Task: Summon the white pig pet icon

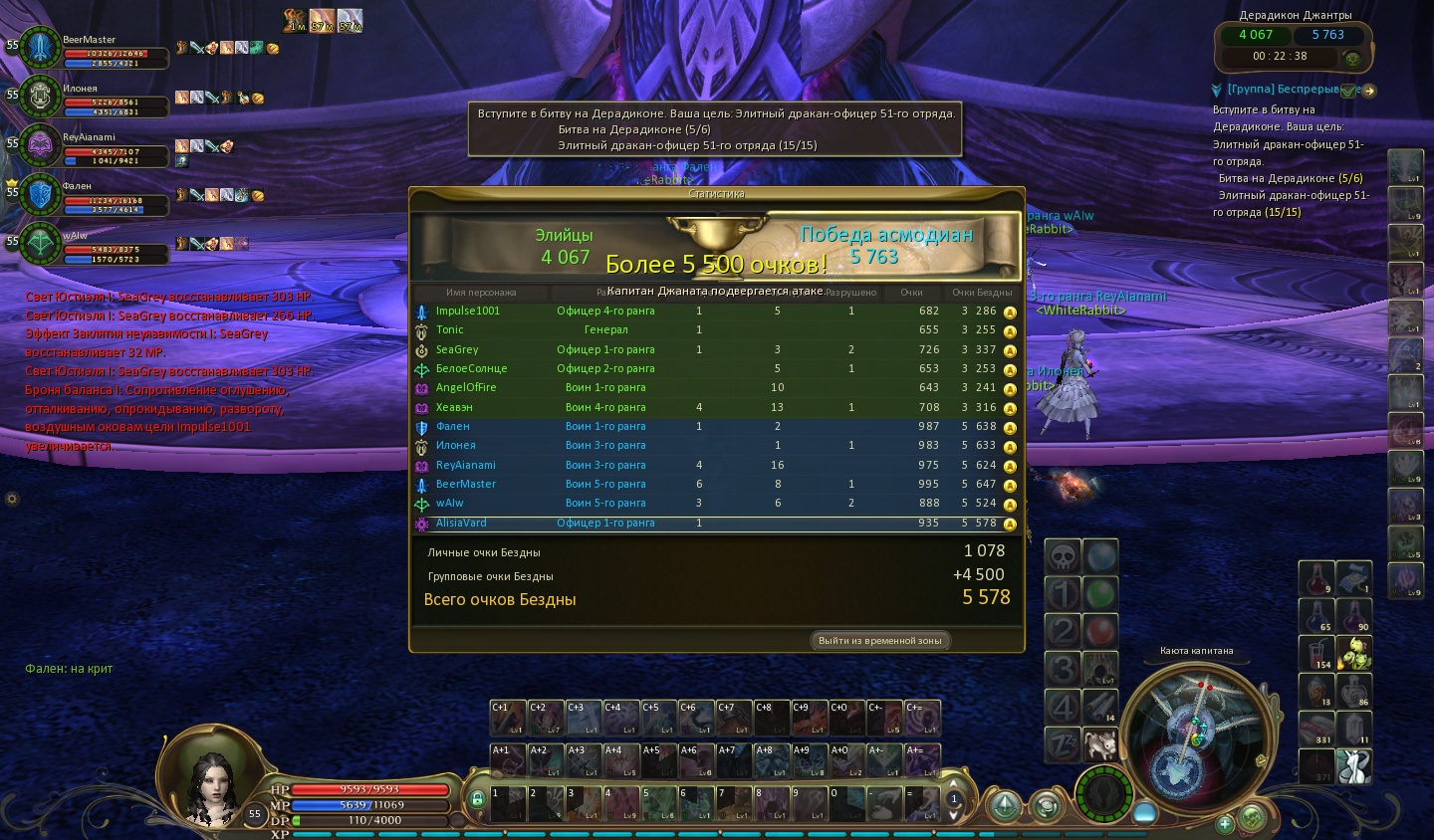Action: point(1099,743)
